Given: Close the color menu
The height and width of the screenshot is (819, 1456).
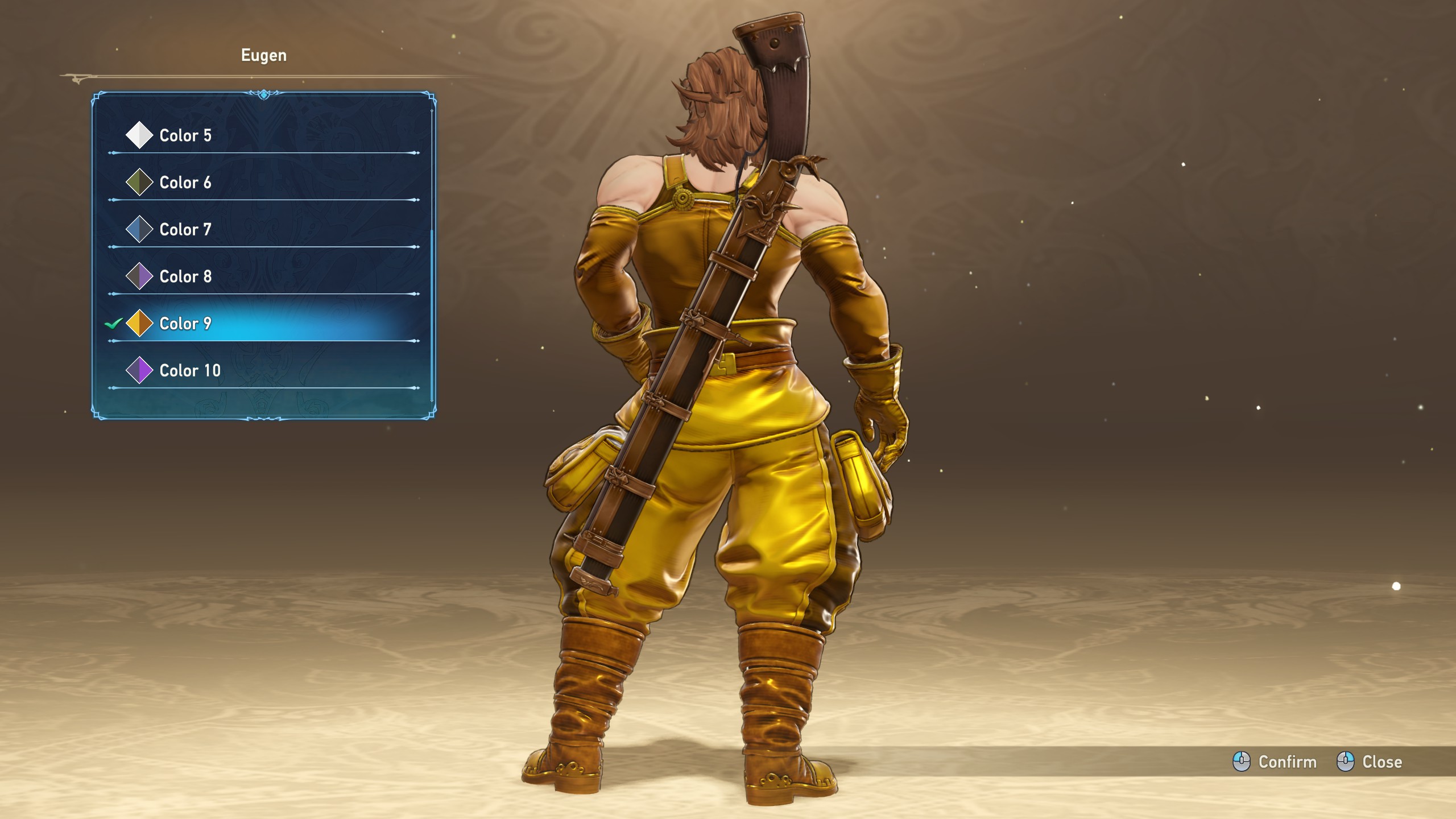Looking at the screenshot, I should (1370, 762).
